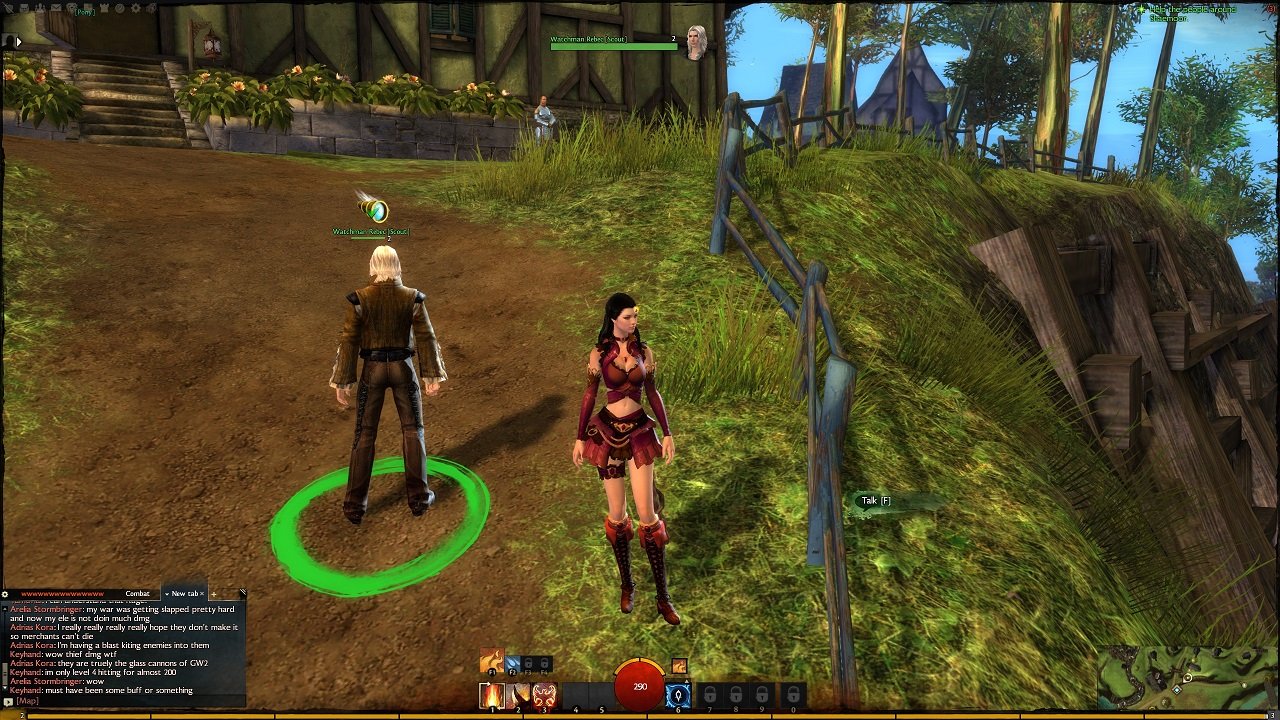Cast the healing skill in slot 6
1280x720 pixels.
coord(679,694)
